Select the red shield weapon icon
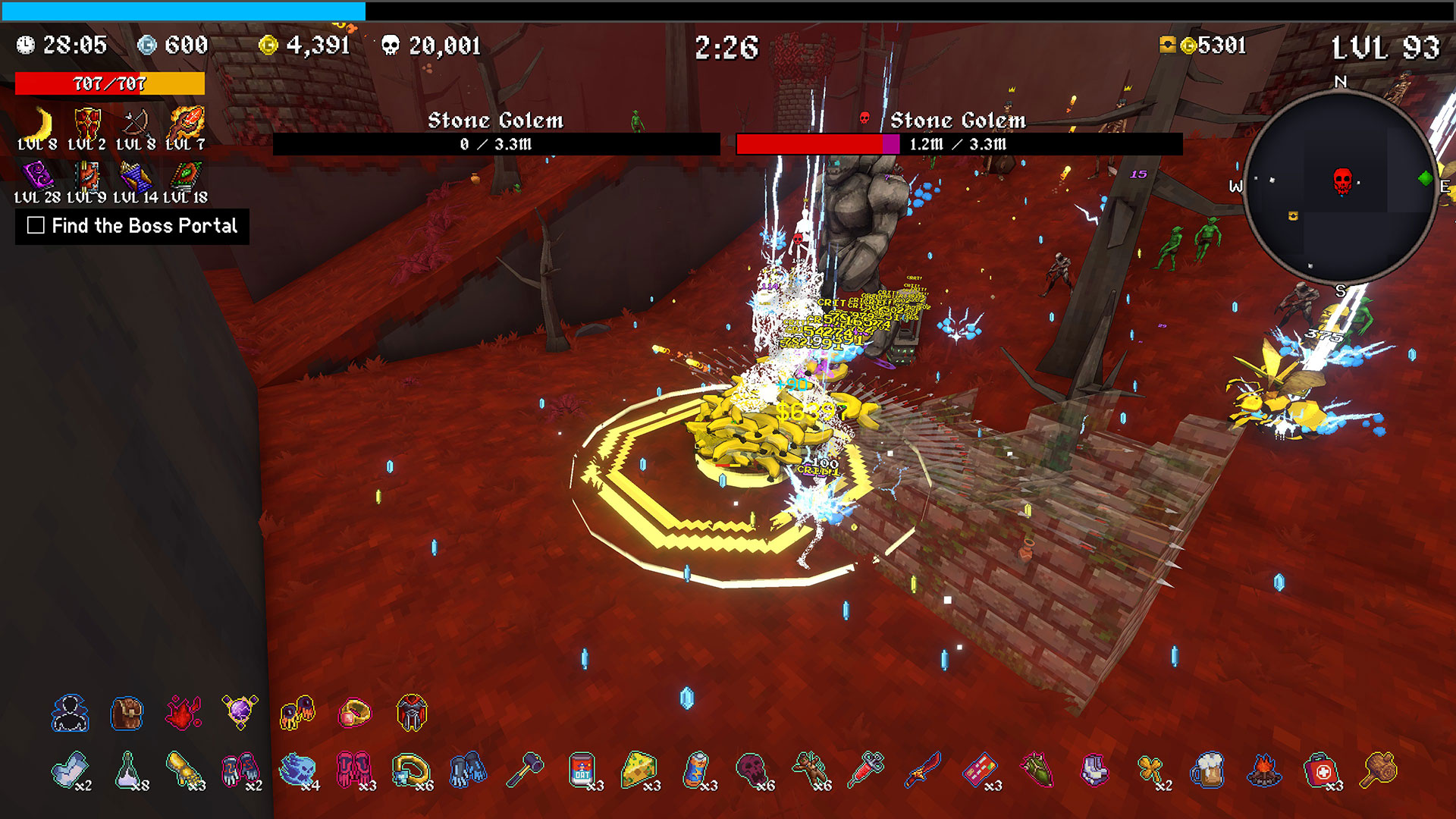 click(x=87, y=124)
